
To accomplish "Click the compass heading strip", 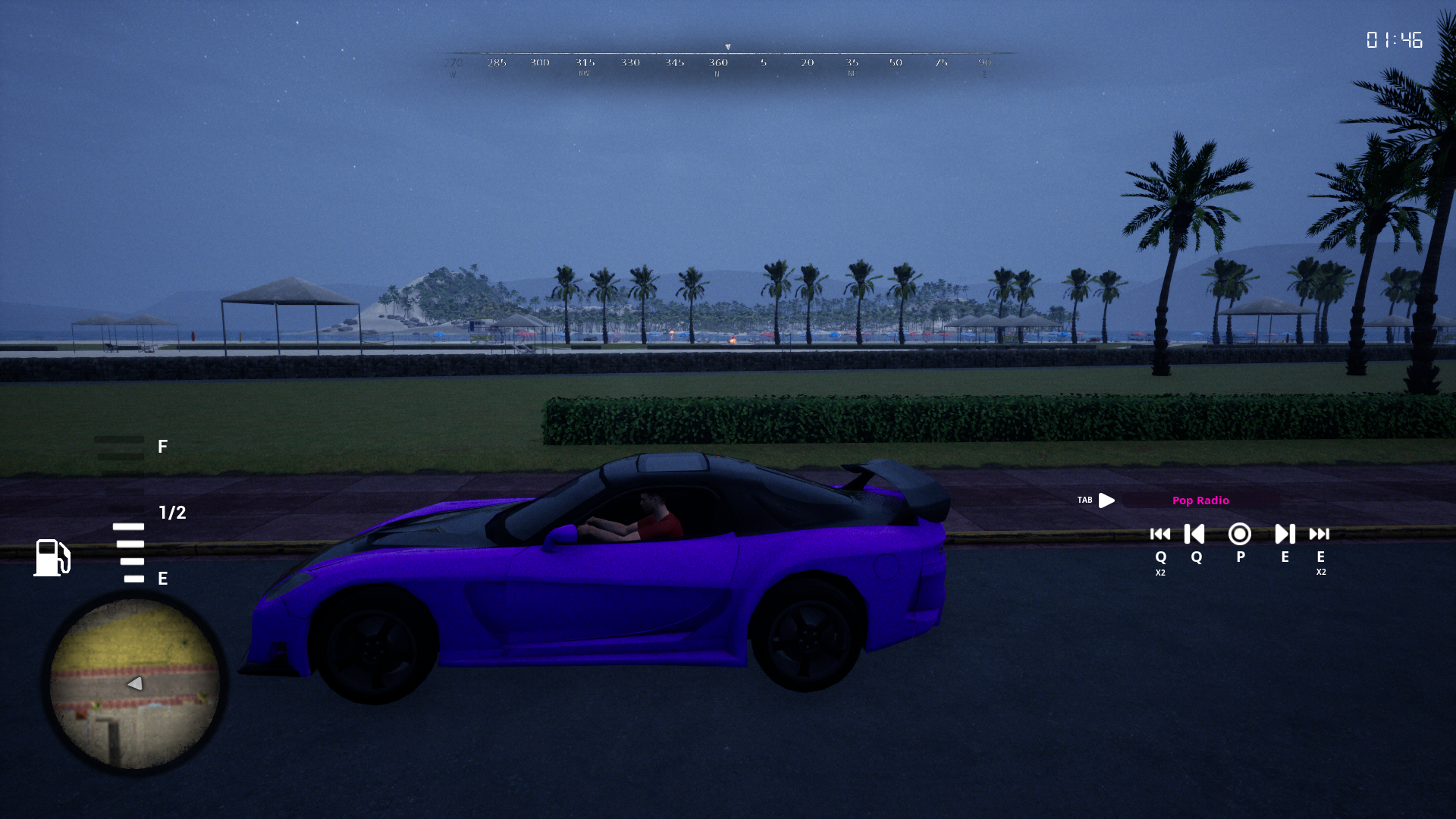I will coord(728,62).
